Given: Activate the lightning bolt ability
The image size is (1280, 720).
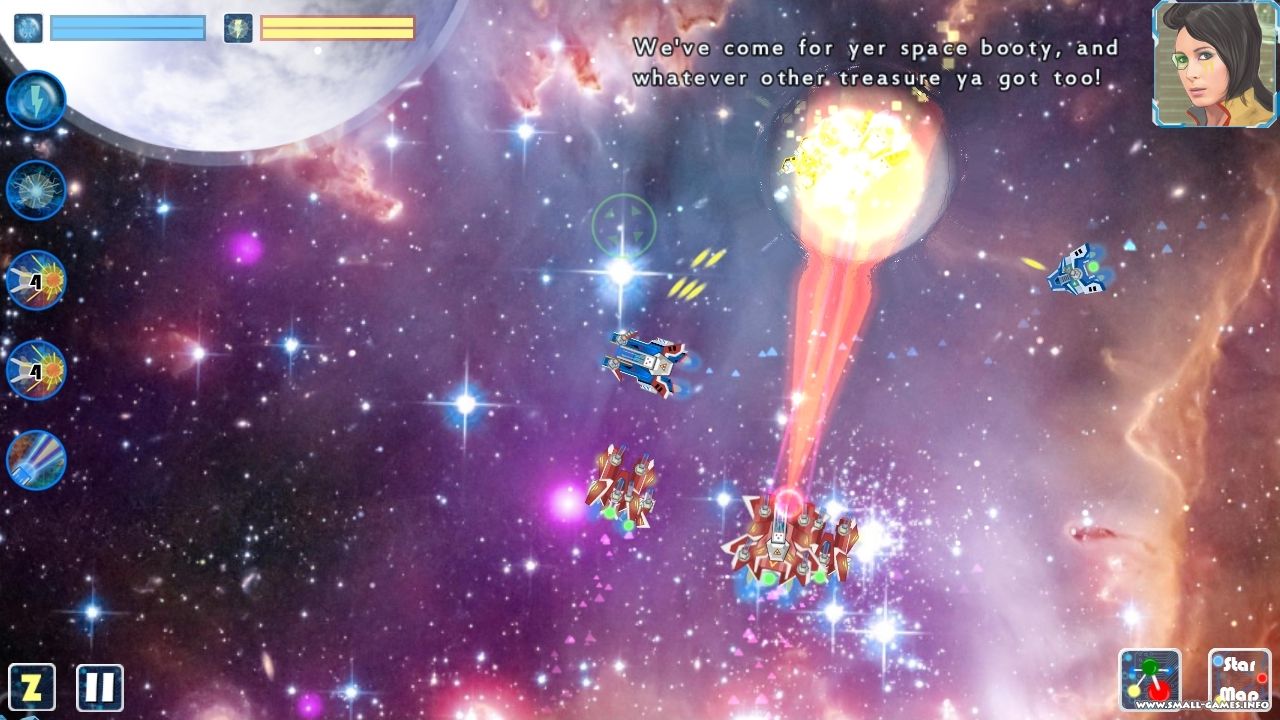Looking at the screenshot, I should 36,100.
